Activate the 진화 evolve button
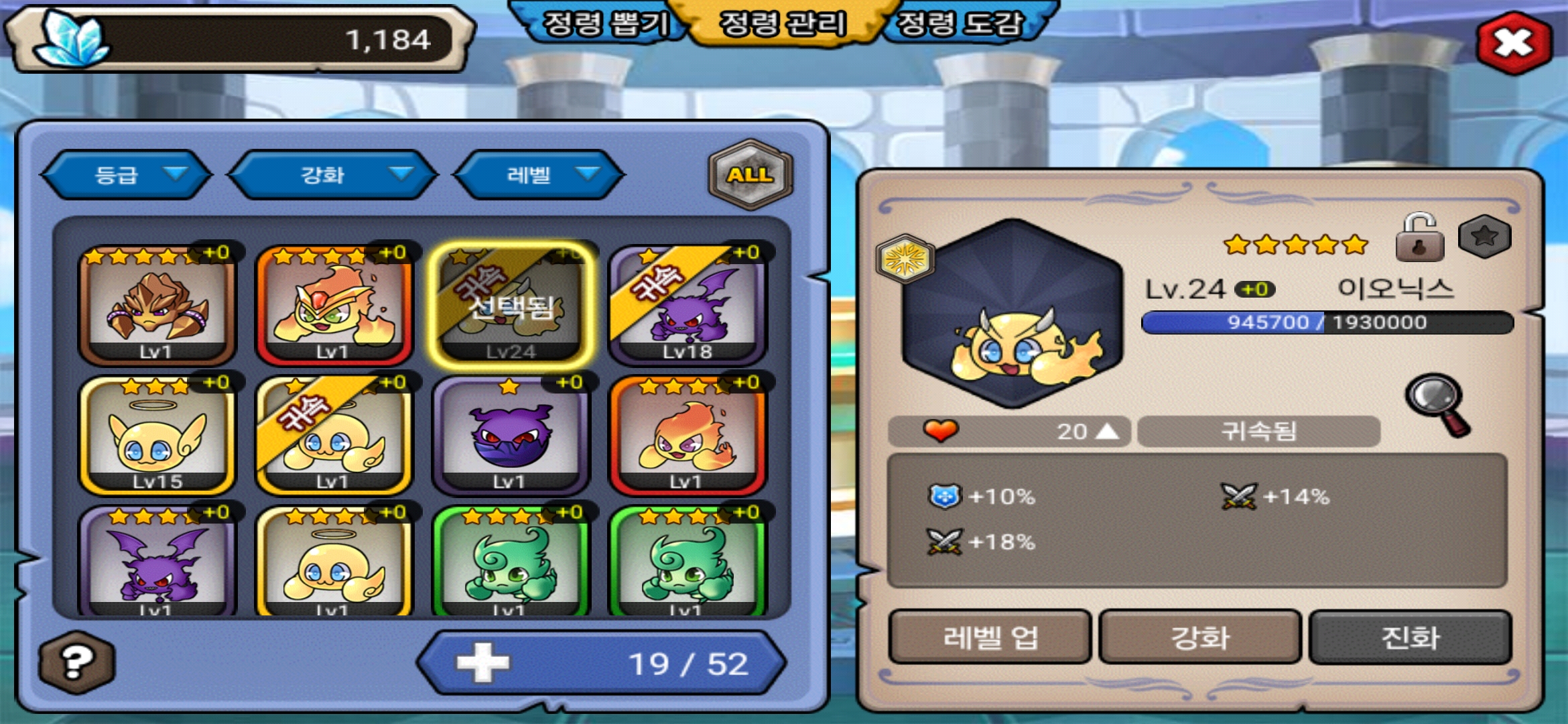The width and height of the screenshot is (1568, 724). pyautogui.click(x=1410, y=637)
